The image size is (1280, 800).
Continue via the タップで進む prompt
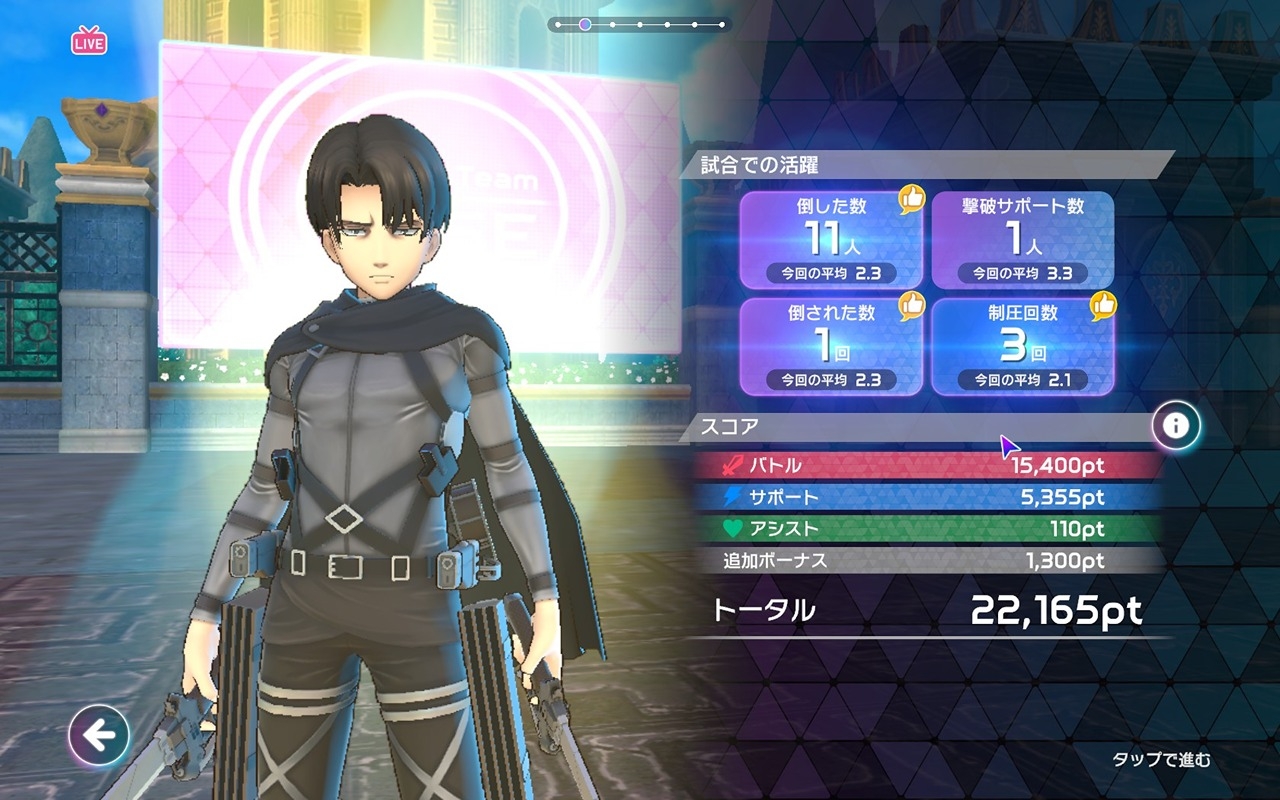coord(1161,760)
